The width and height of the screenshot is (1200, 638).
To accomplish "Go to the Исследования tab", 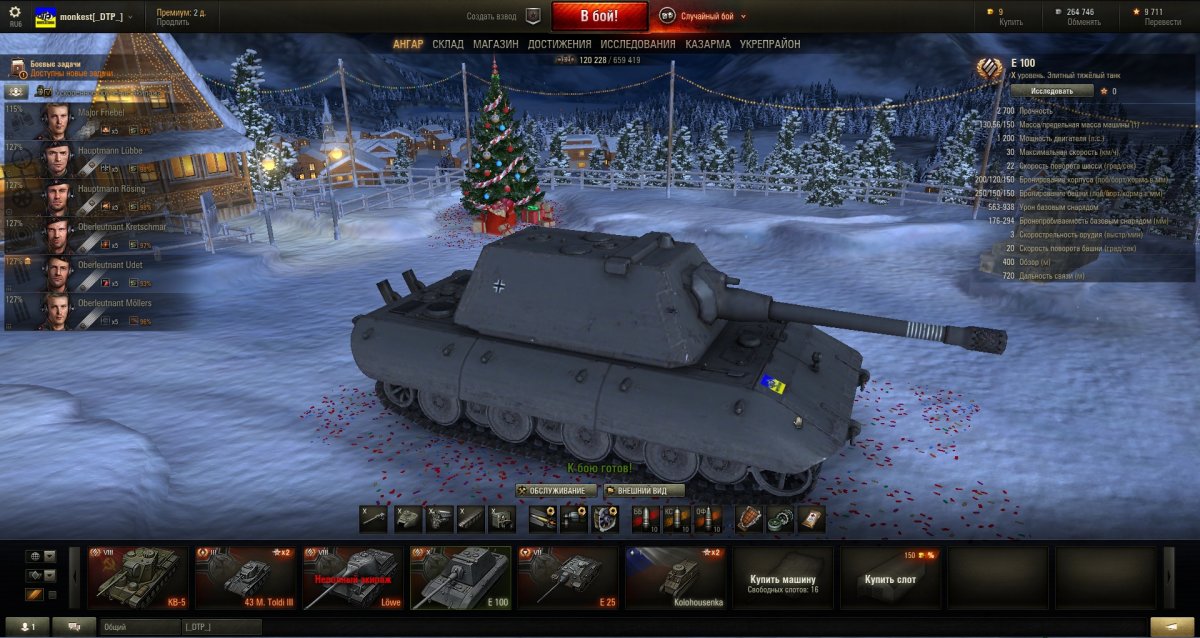I will pos(638,44).
